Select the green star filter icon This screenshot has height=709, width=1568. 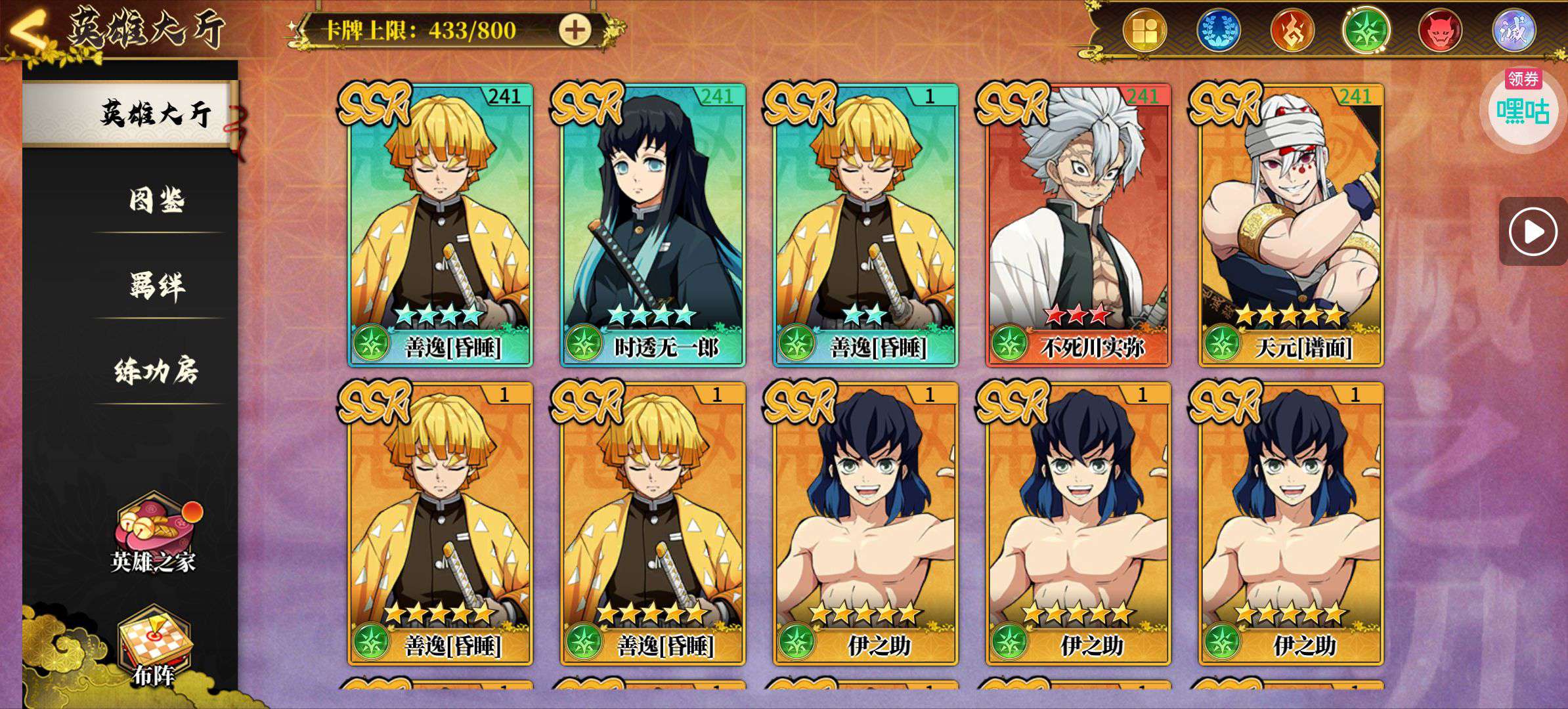pyautogui.click(x=1366, y=30)
